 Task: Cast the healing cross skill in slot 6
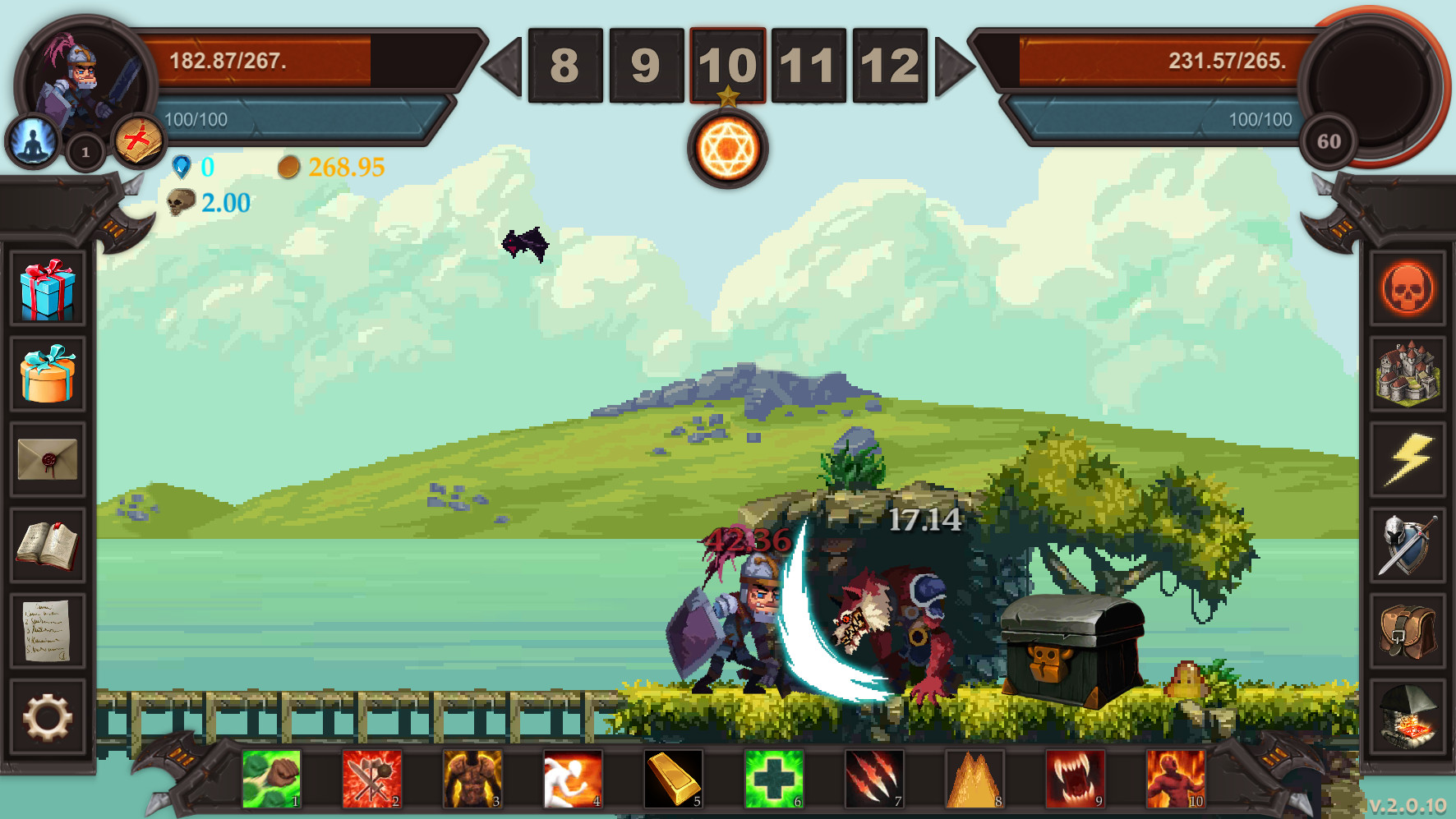(773, 779)
